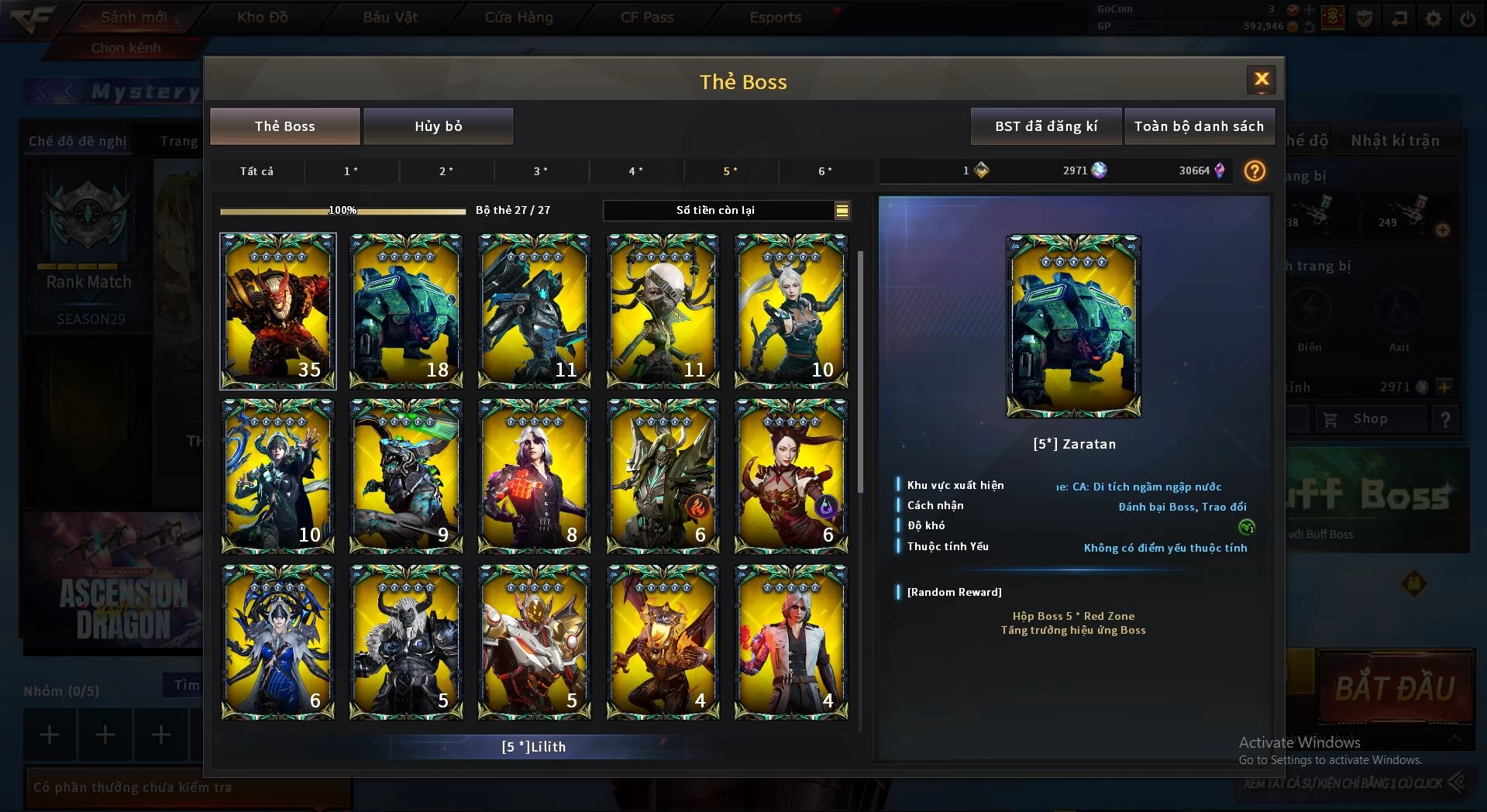
Task: Select the red demon boss card with 35
Action: click(x=277, y=311)
